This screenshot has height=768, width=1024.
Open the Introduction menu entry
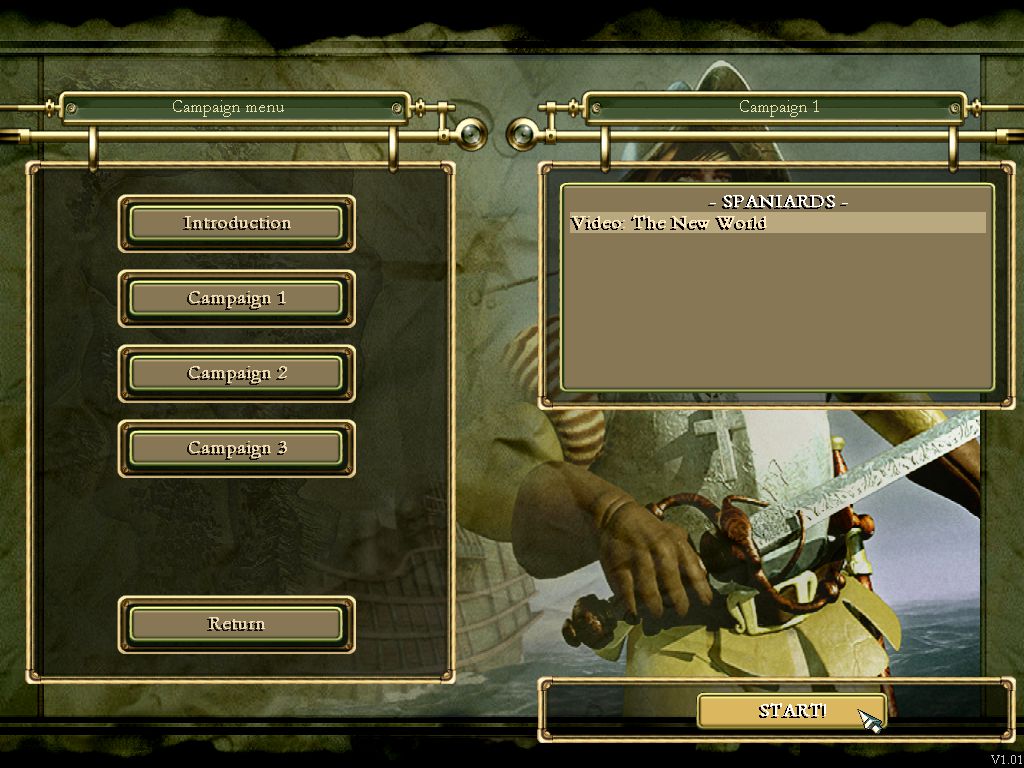(237, 223)
